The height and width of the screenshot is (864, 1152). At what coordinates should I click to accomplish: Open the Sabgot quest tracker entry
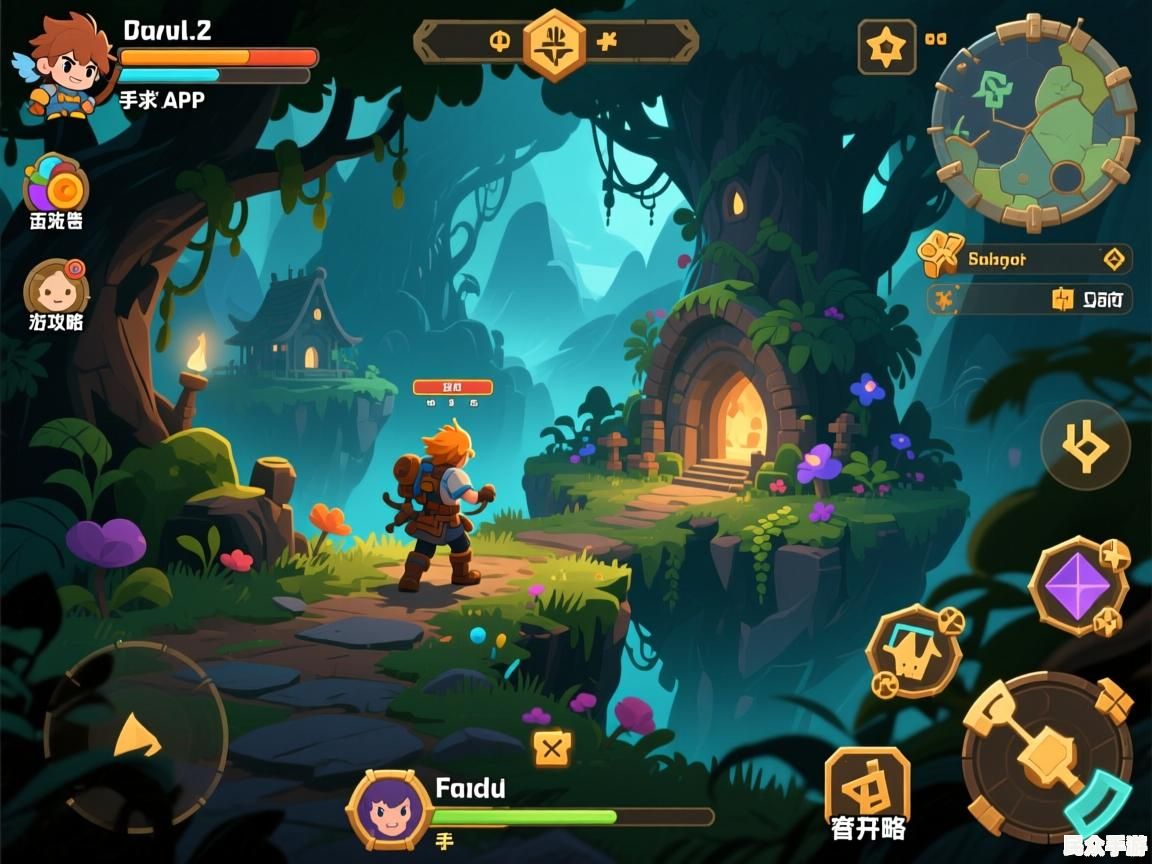click(x=1026, y=260)
